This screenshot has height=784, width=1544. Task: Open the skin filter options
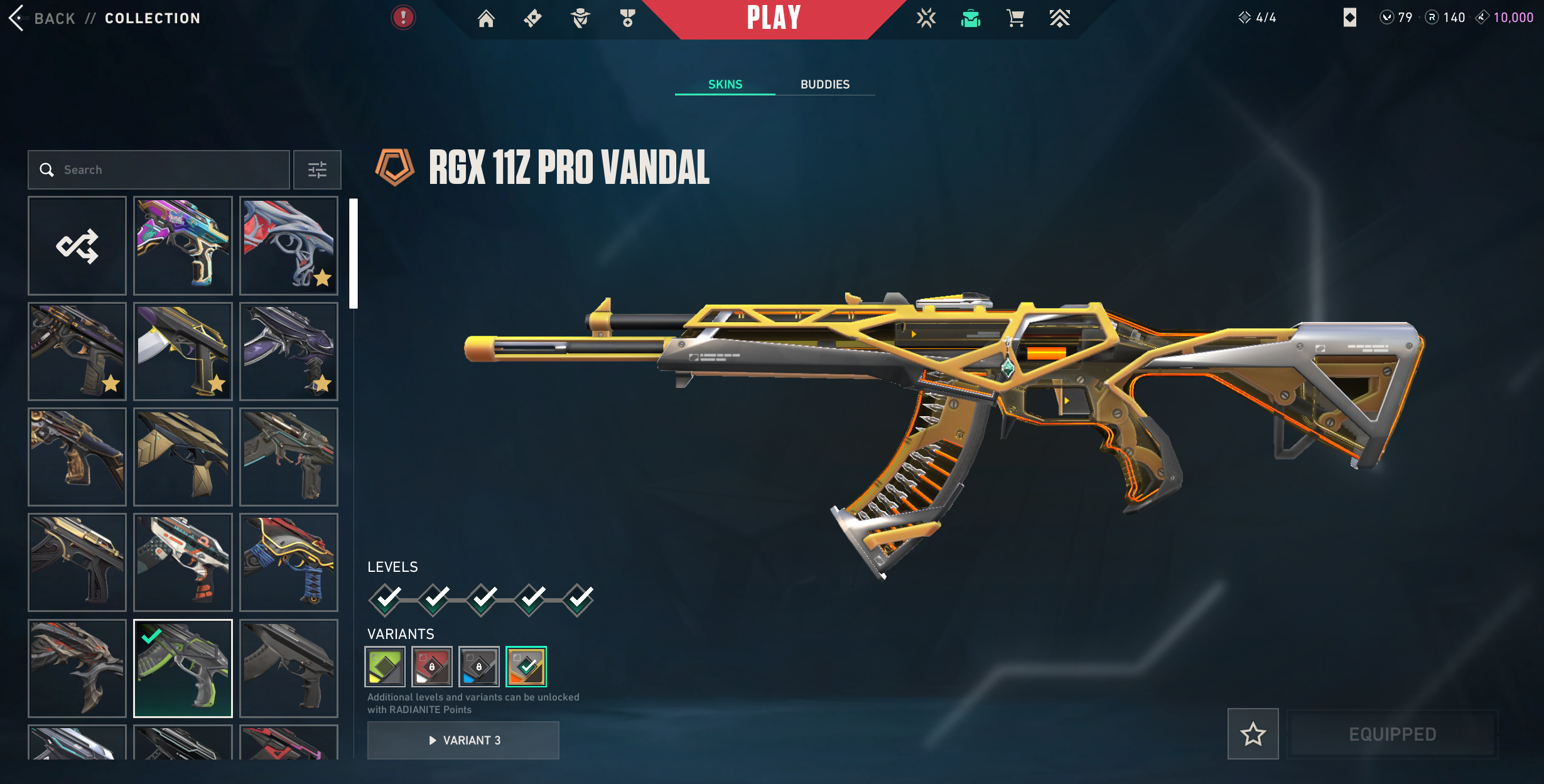[x=317, y=169]
